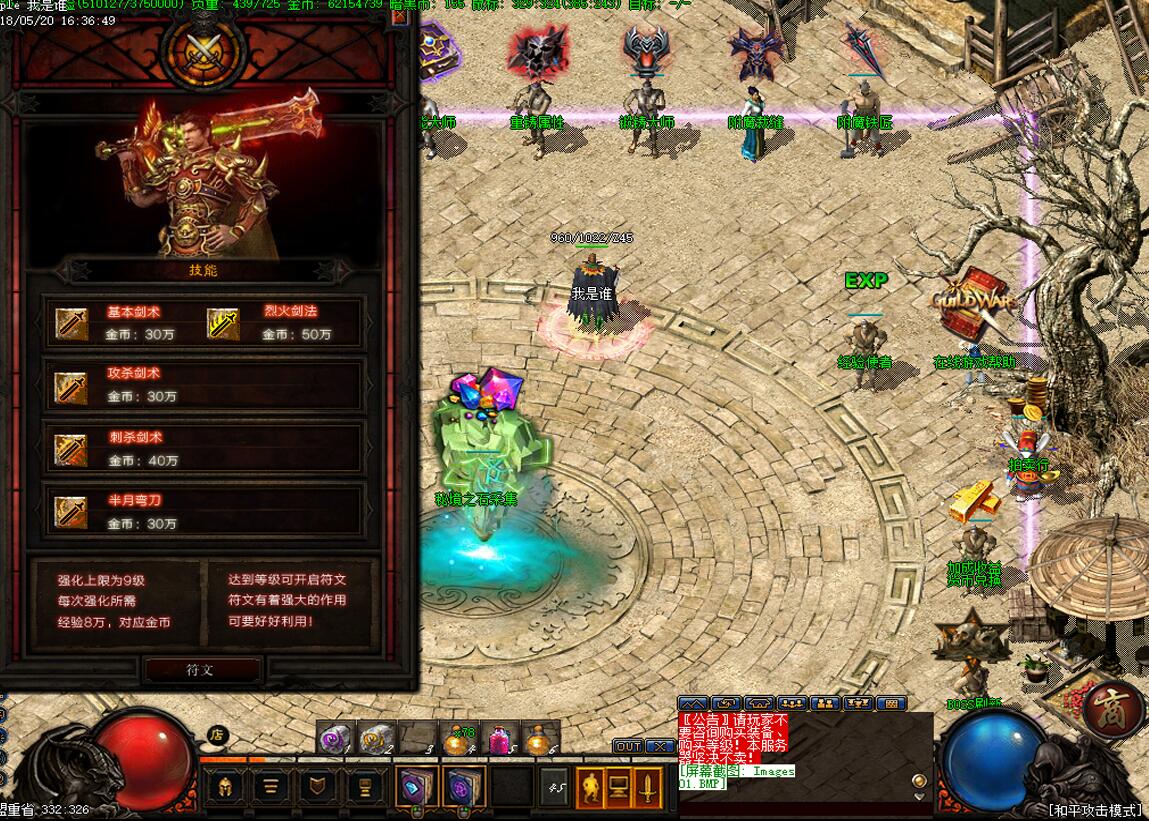Open the shield icon on bottom bar
1149x821 pixels.
[x=318, y=786]
